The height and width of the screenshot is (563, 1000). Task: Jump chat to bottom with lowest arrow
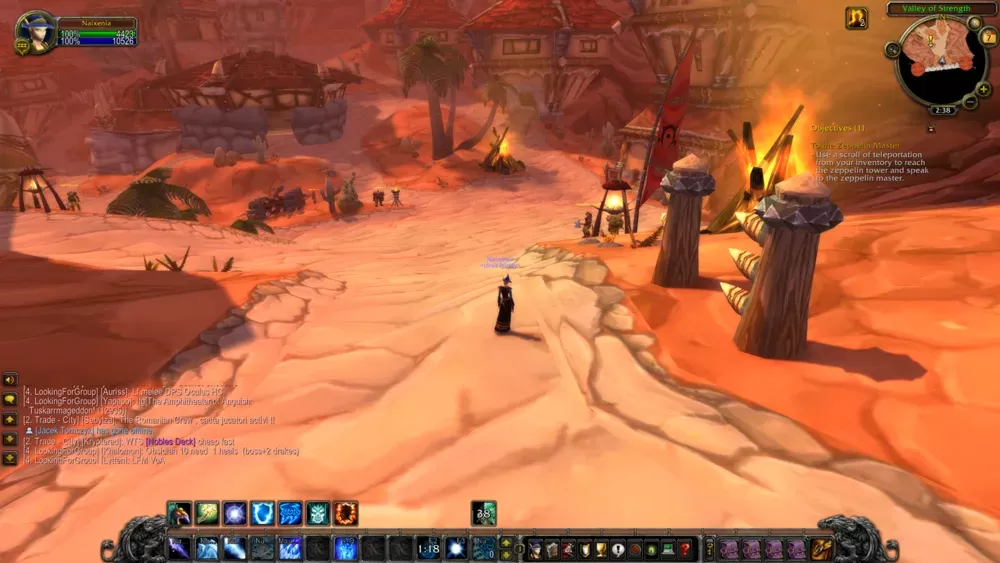coord(10,457)
